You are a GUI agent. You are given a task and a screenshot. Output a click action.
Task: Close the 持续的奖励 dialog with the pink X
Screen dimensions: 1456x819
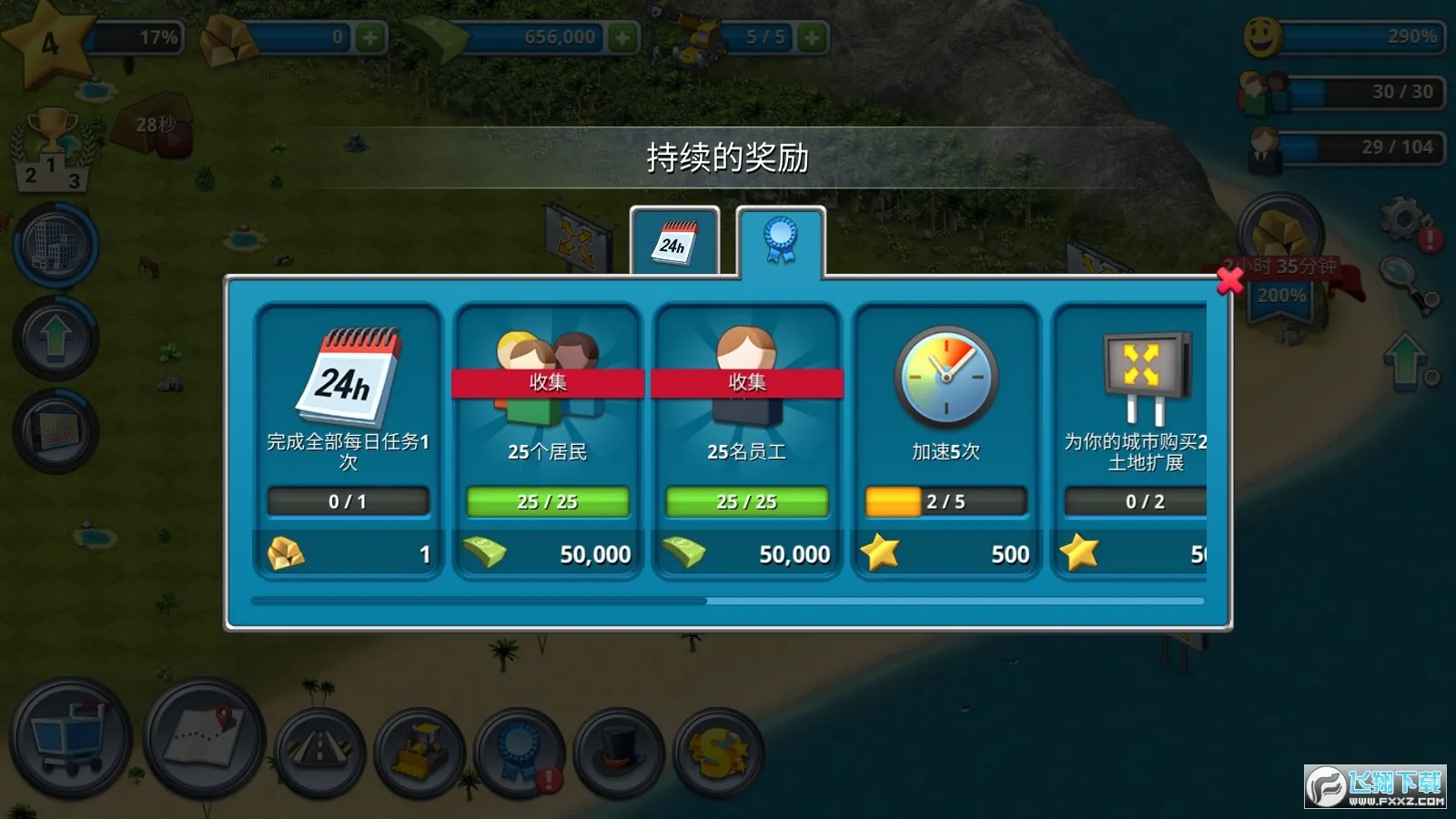tap(1230, 281)
